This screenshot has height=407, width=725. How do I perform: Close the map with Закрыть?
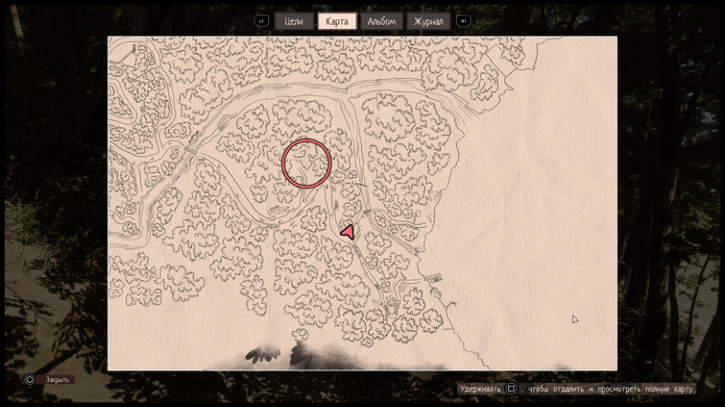pos(58,380)
